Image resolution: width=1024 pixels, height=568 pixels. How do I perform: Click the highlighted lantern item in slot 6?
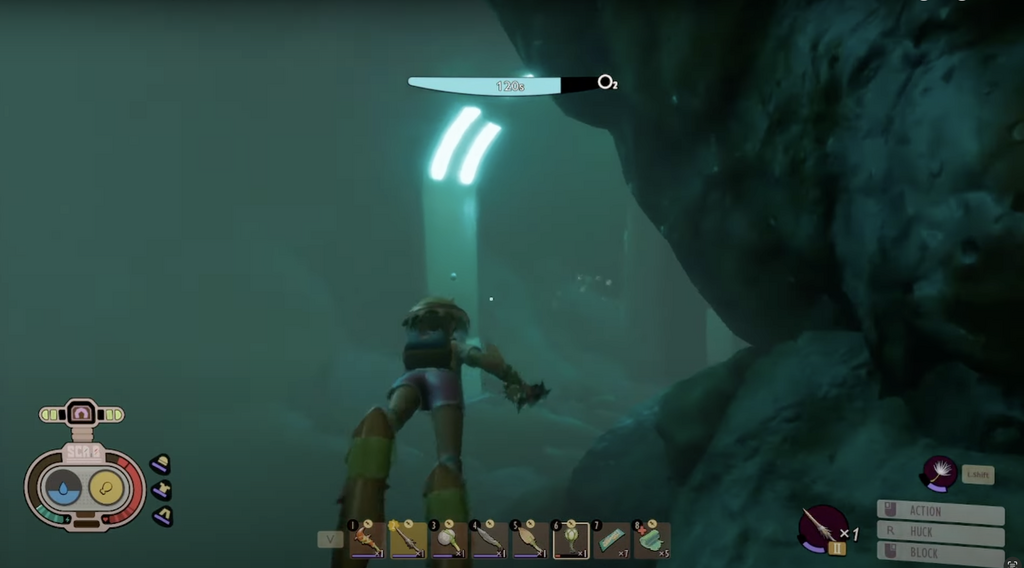571,540
